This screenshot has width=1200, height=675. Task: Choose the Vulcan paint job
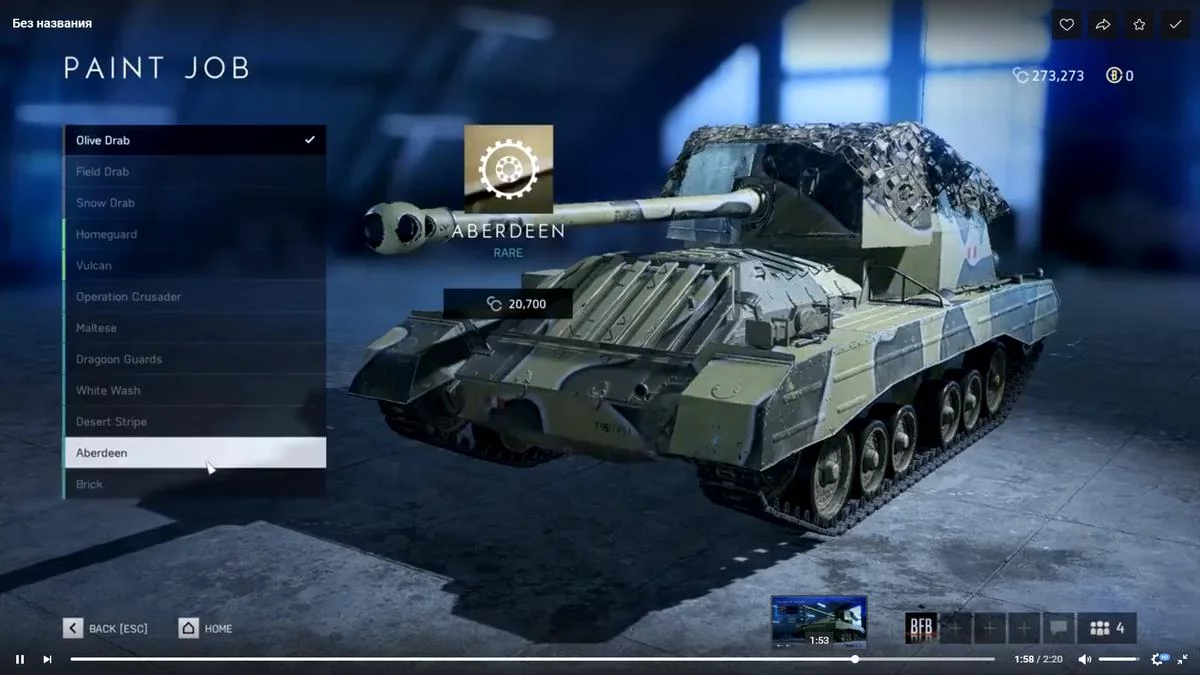pyautogui.click(x=194, y=265)
